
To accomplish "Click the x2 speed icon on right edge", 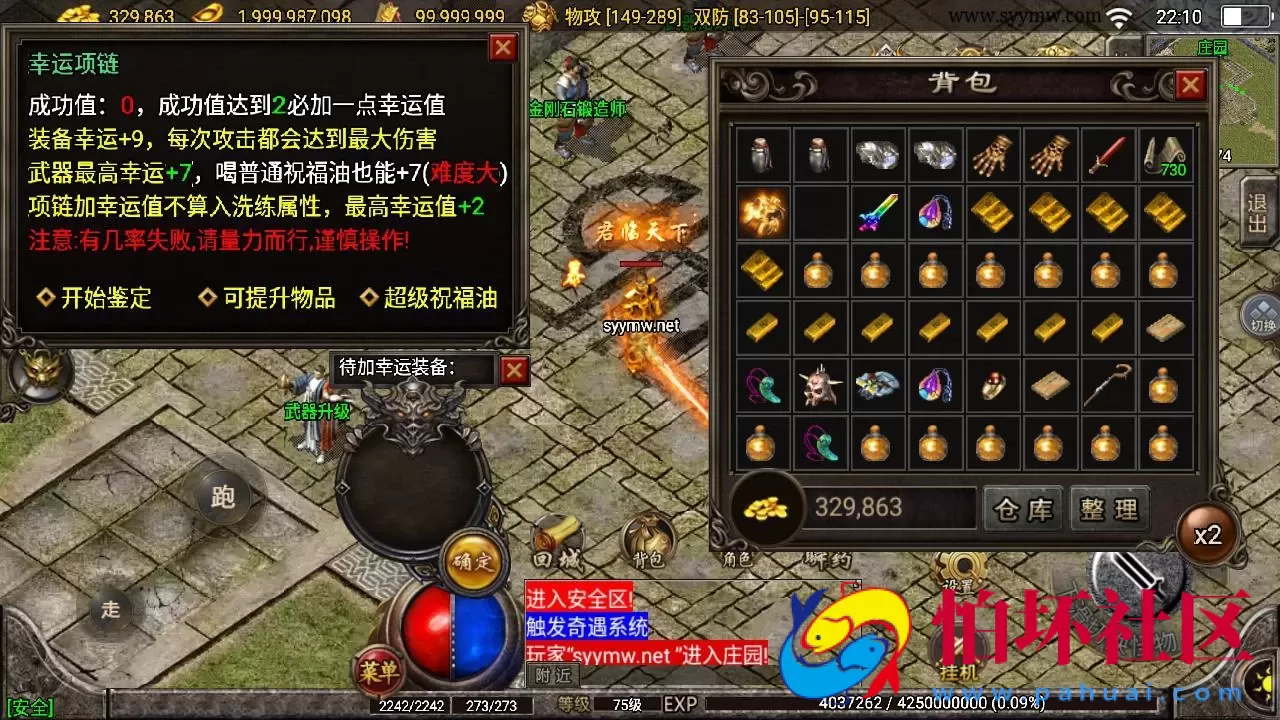I will coord(1207,534).
